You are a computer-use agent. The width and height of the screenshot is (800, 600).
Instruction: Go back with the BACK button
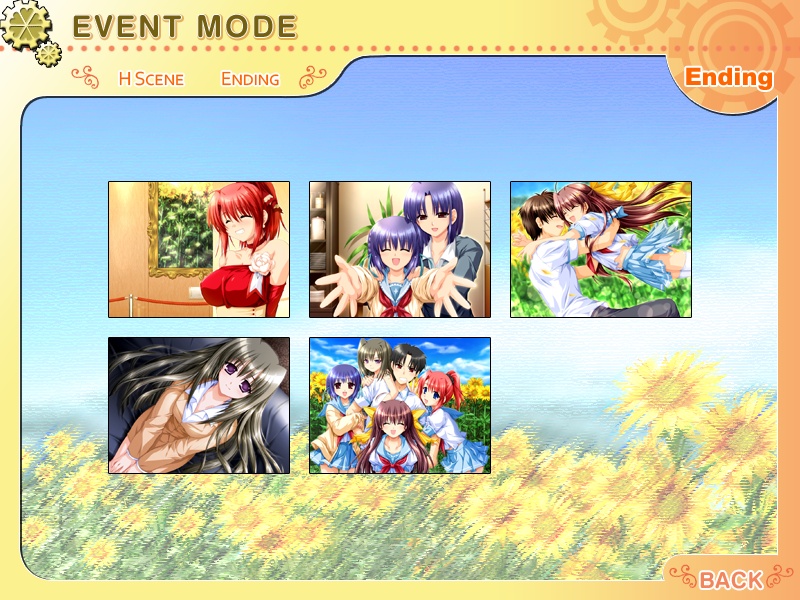731,579
